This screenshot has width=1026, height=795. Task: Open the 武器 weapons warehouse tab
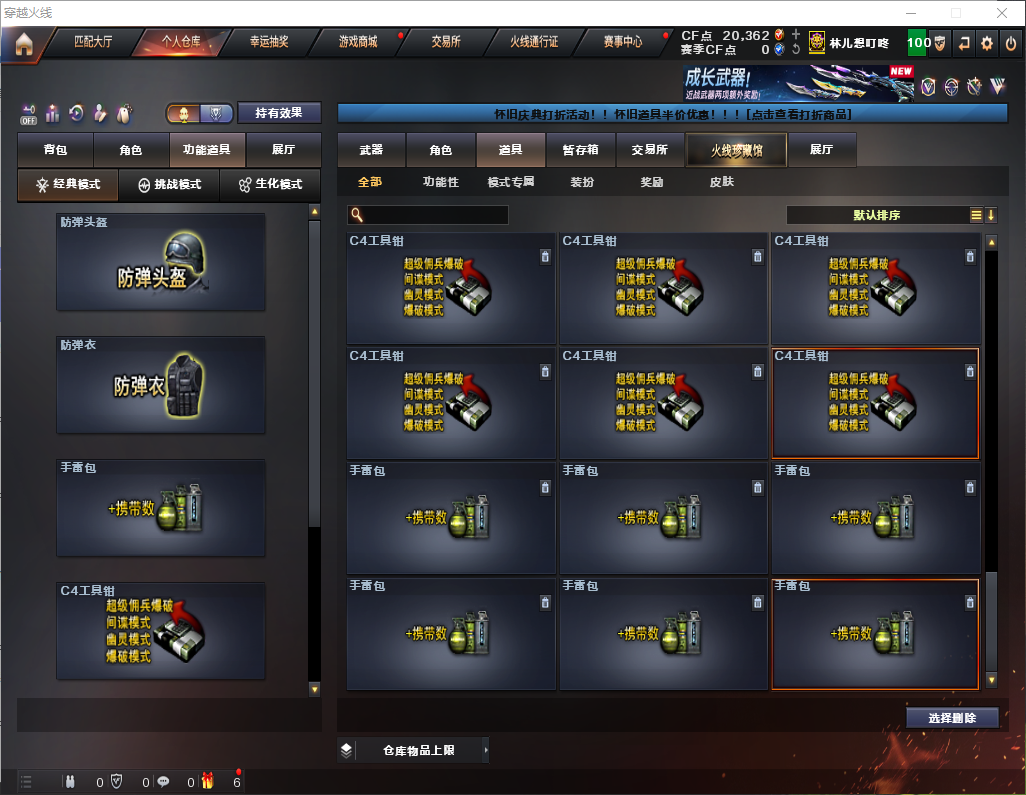(371, 150)
